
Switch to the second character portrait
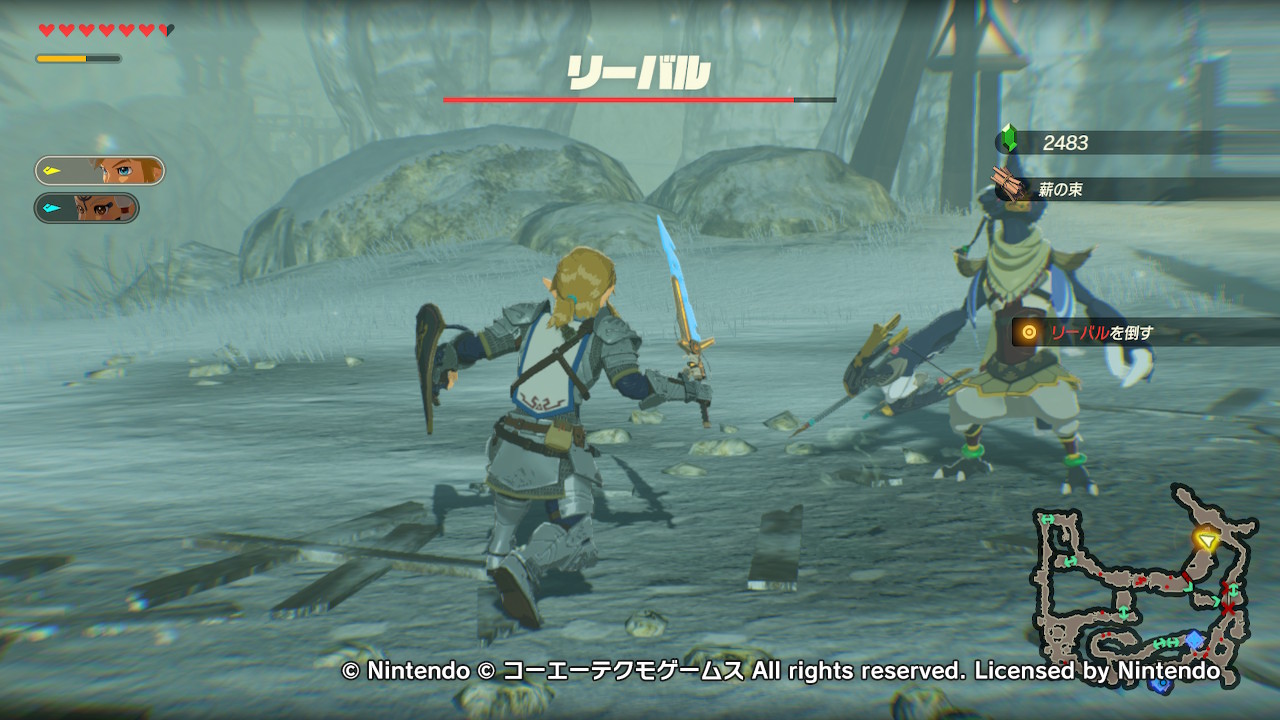tap(87, 208)
